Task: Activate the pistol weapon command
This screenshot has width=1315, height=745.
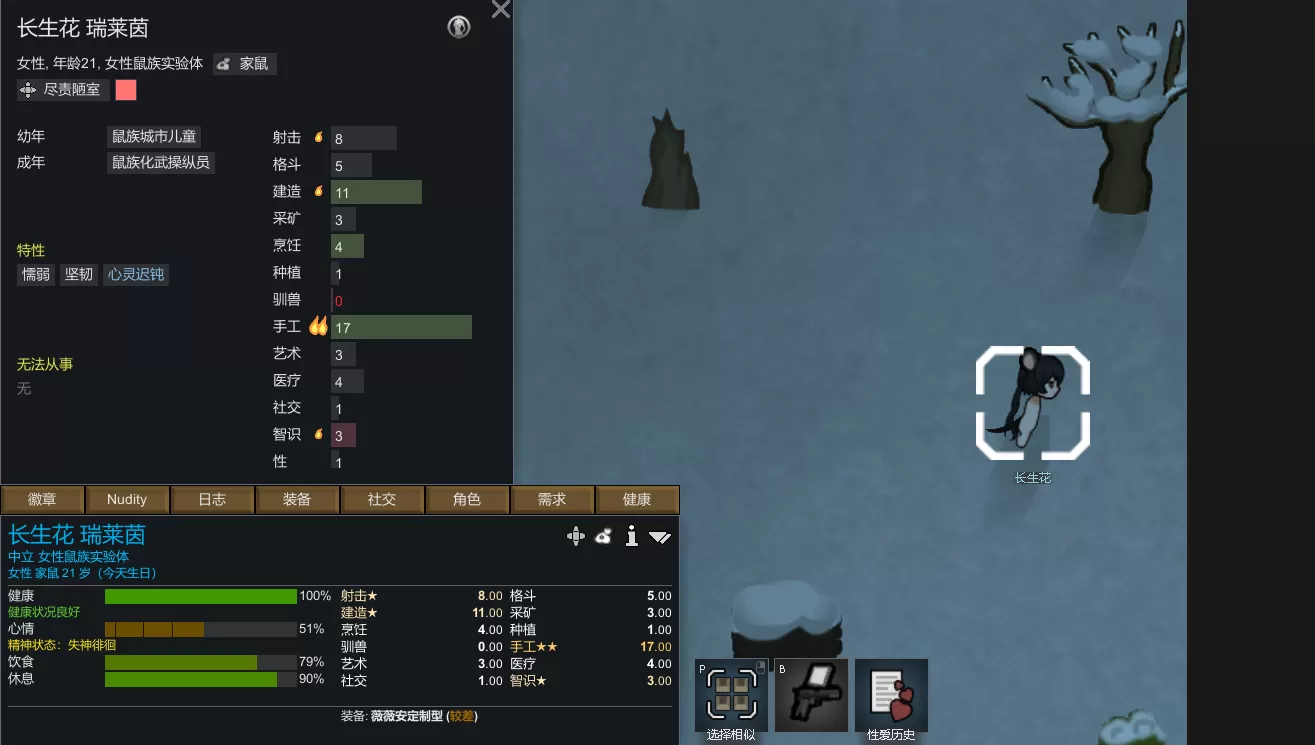Action: pyautogui.click(x=811, y=695)
